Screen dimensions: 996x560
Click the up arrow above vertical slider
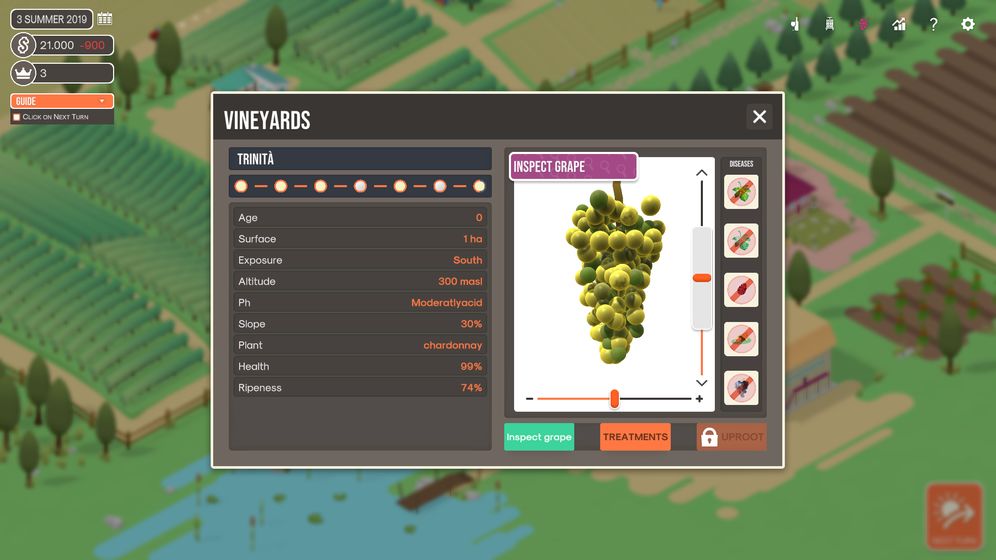click(702, 173)
